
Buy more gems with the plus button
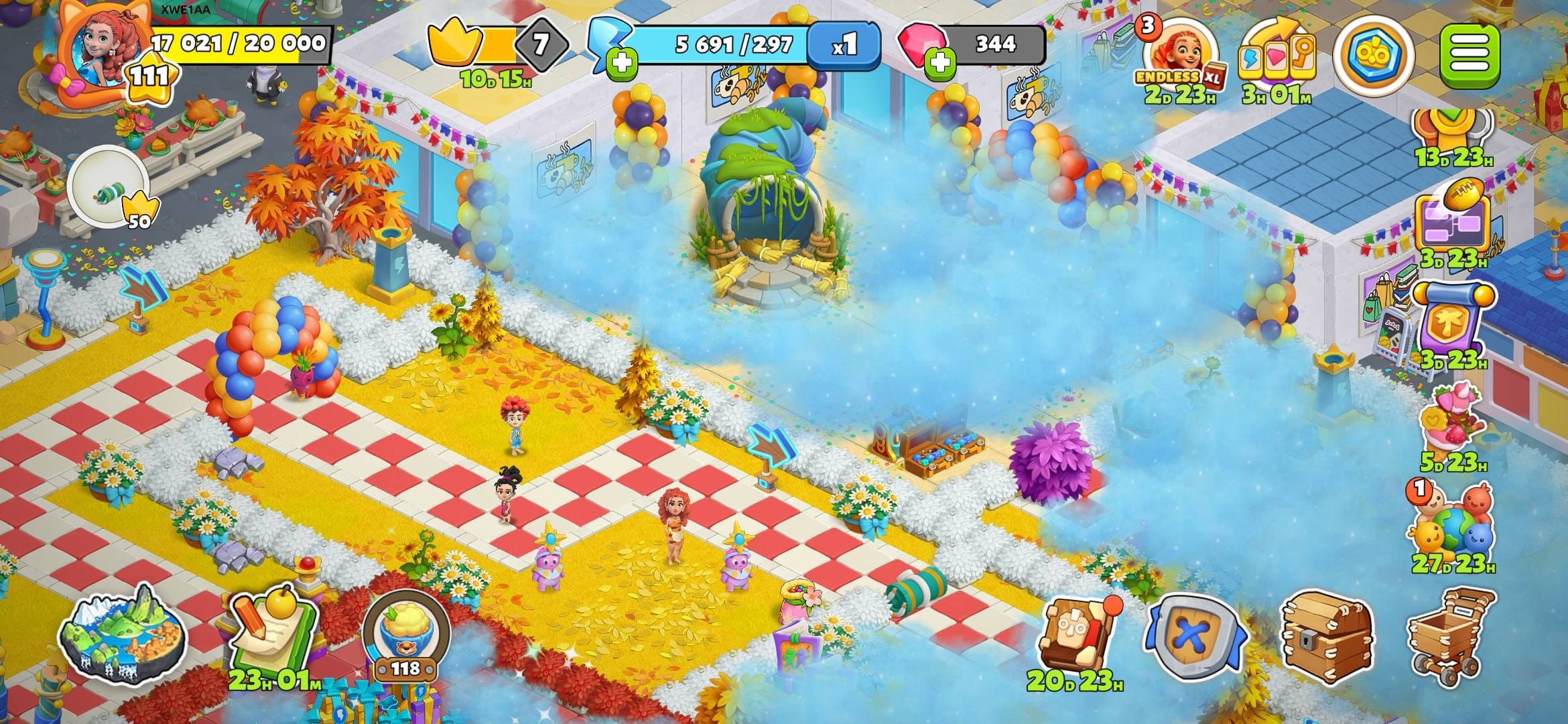point(940,63)
